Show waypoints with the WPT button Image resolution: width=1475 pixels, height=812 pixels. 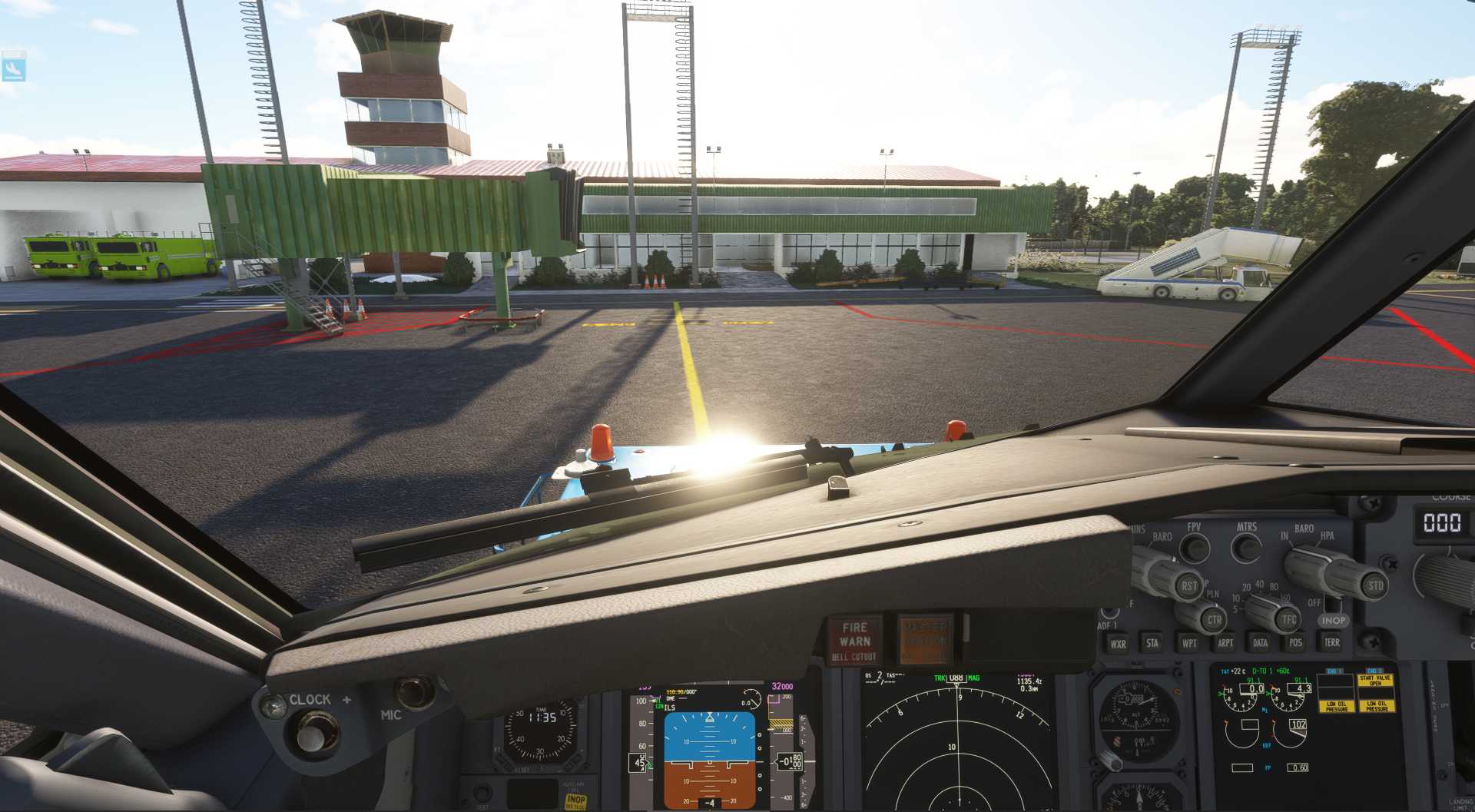(x=1189, y=643)
